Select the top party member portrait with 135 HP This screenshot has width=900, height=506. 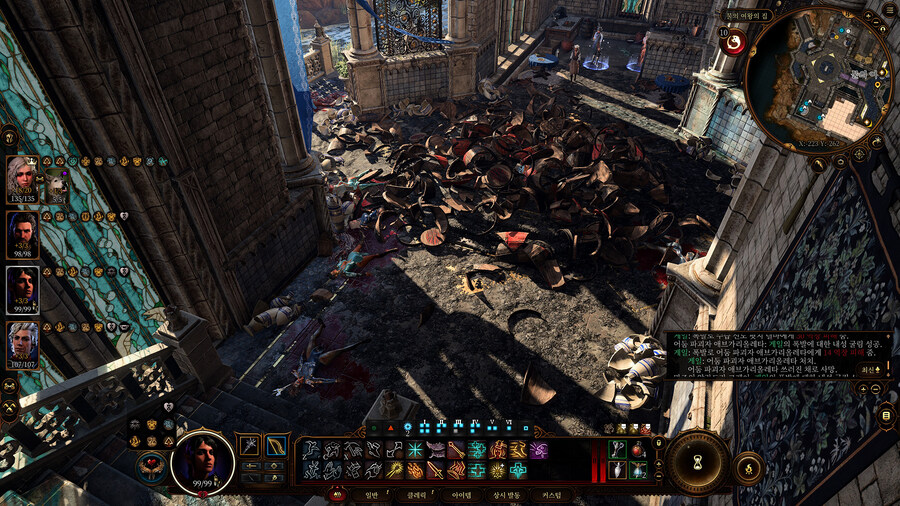[21, 177]
